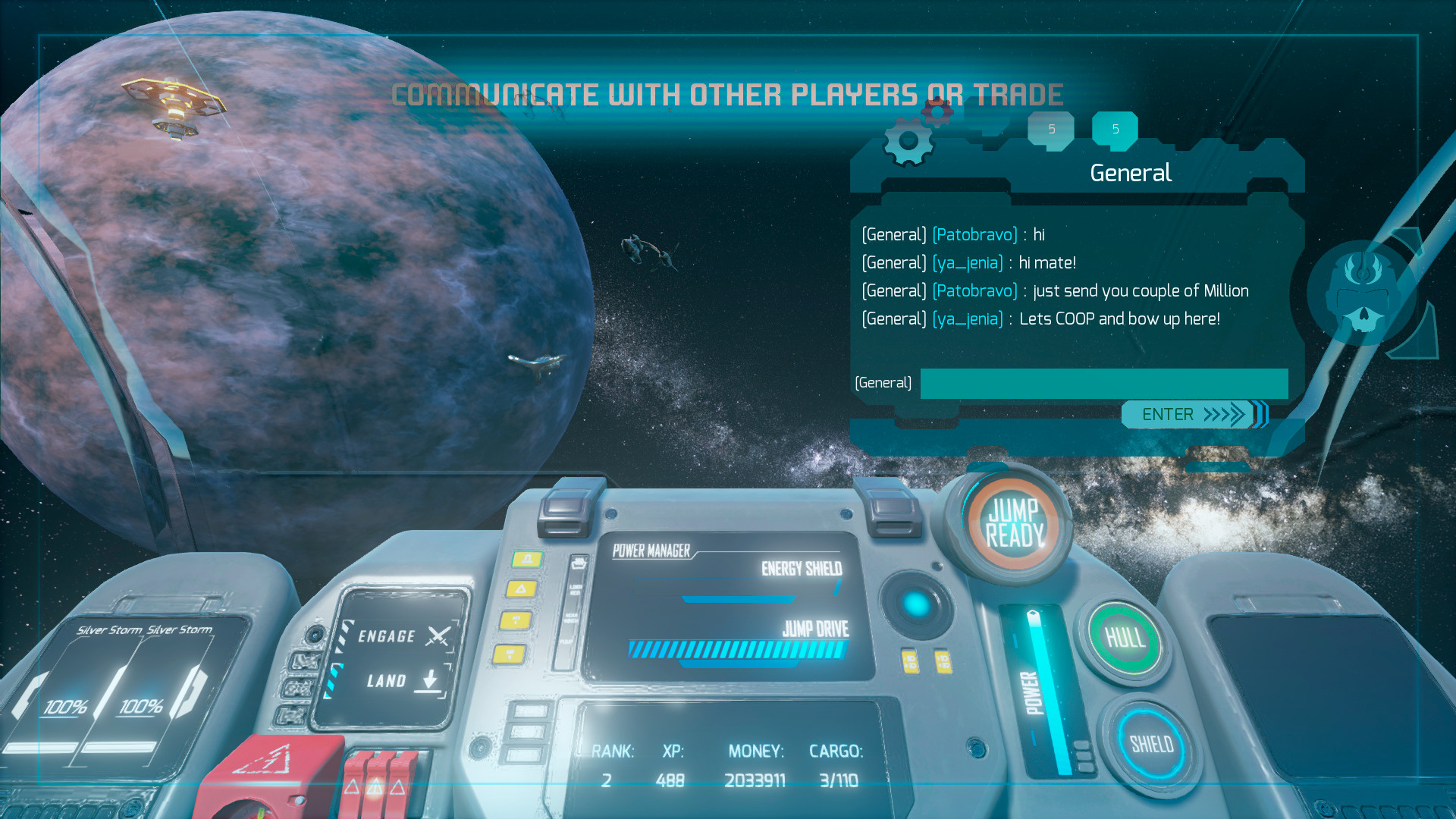Click inside the chat message input field
The image size is (1456, 819).
pyautogui.click(x=1103, y=384)
